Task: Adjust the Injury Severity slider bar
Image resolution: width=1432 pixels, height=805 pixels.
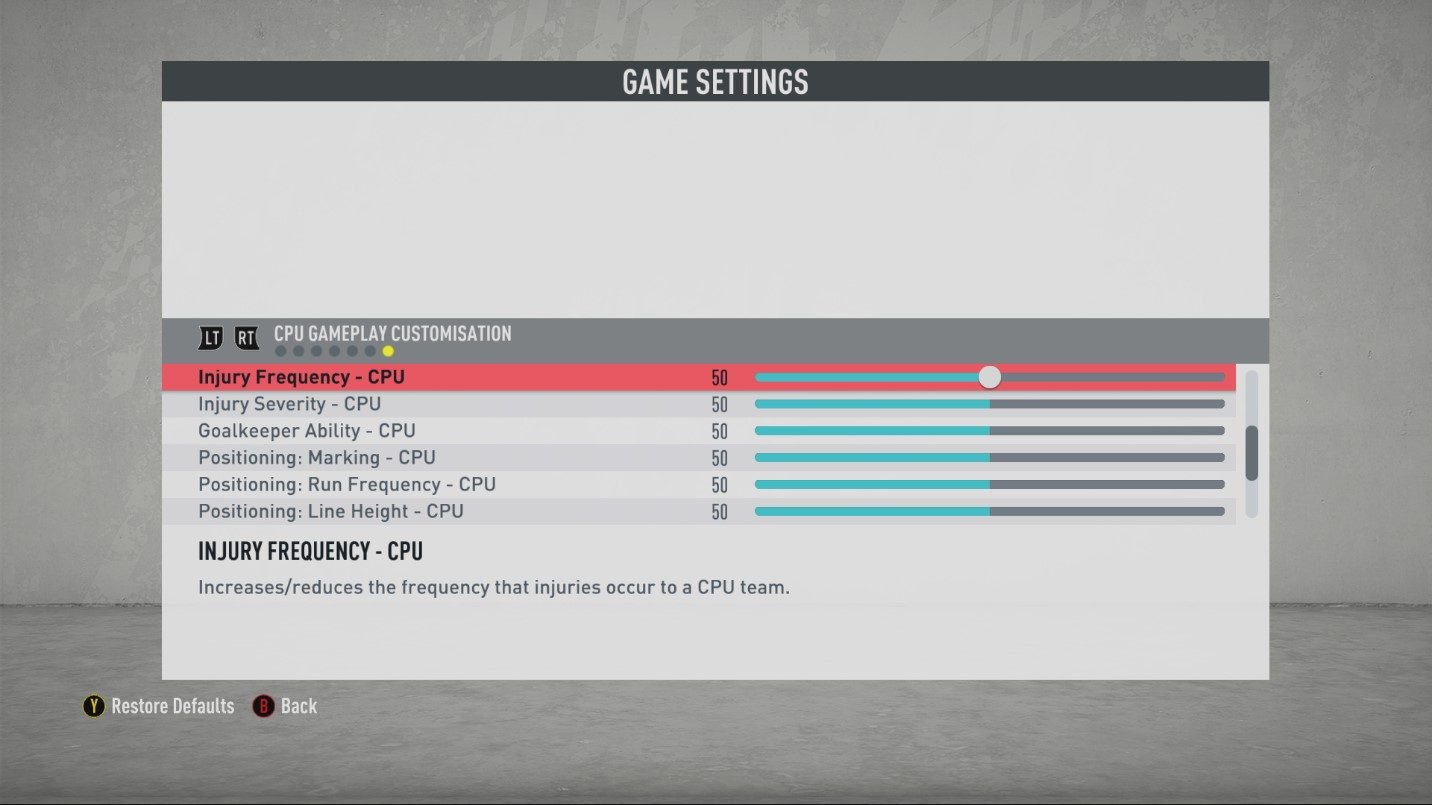Action: click(989, 404)
